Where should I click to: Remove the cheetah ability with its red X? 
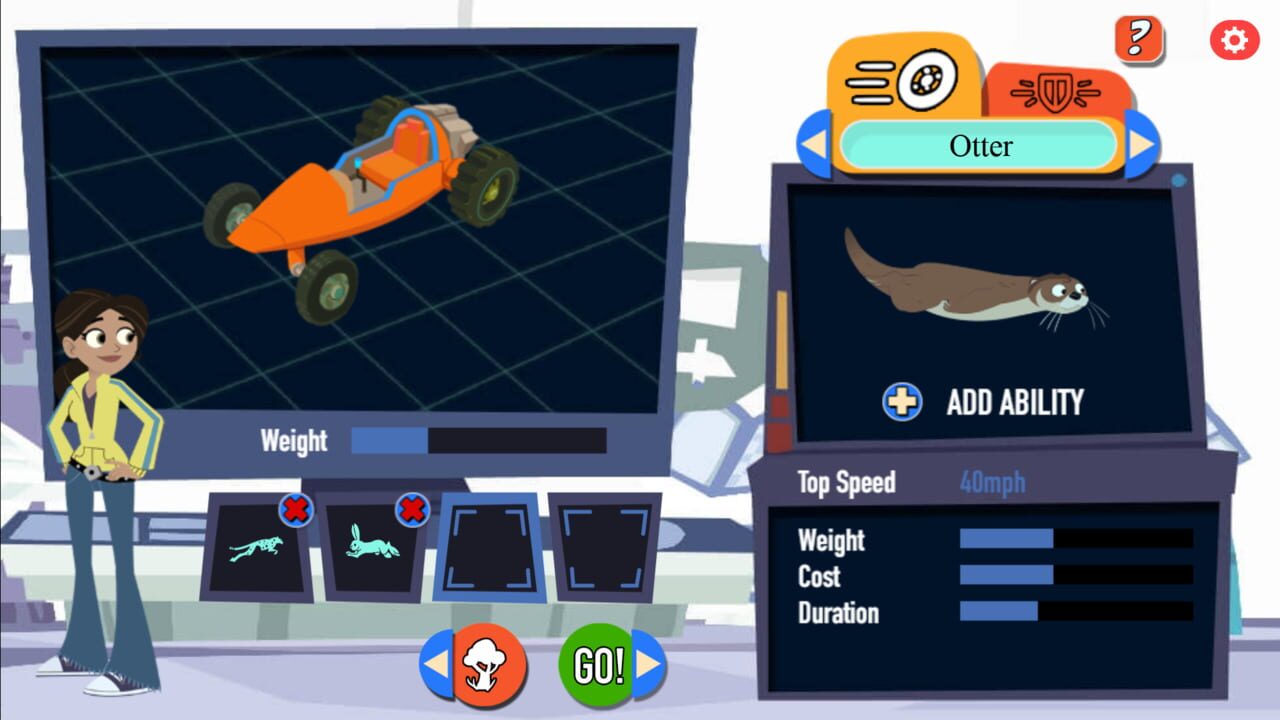(x=297, y=511)
